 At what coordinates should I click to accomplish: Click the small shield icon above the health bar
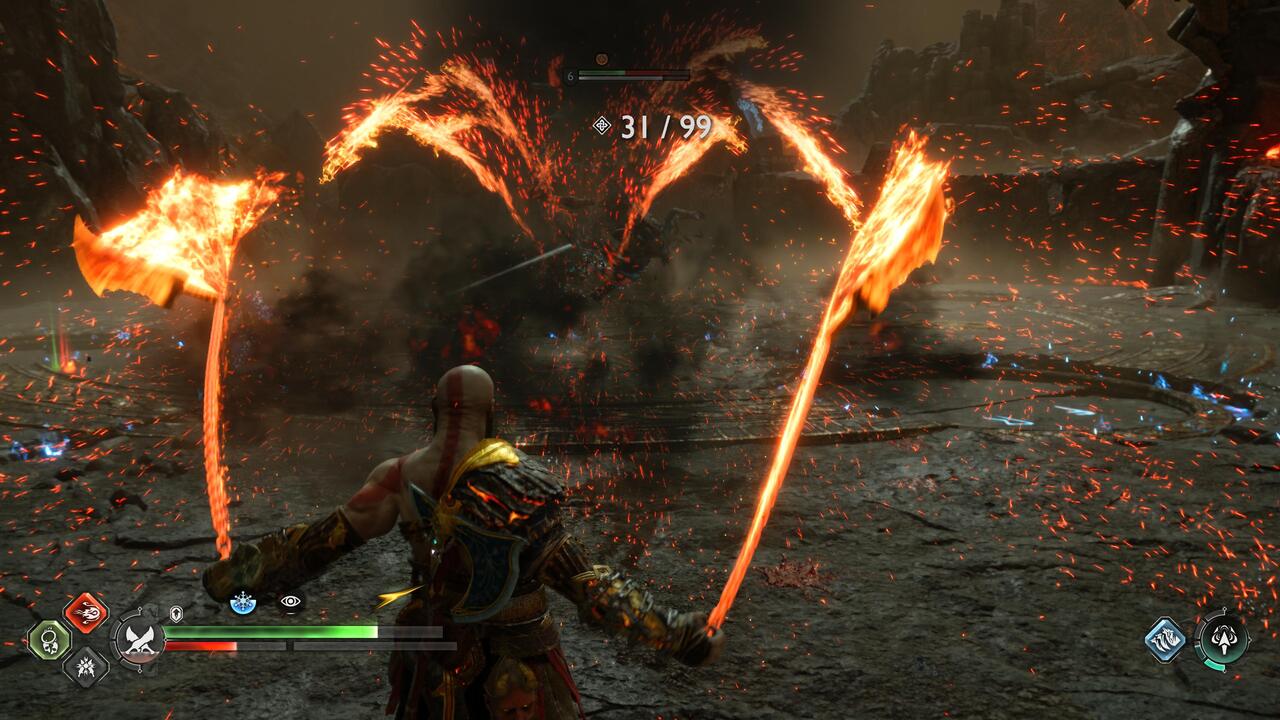click(176, 614)
